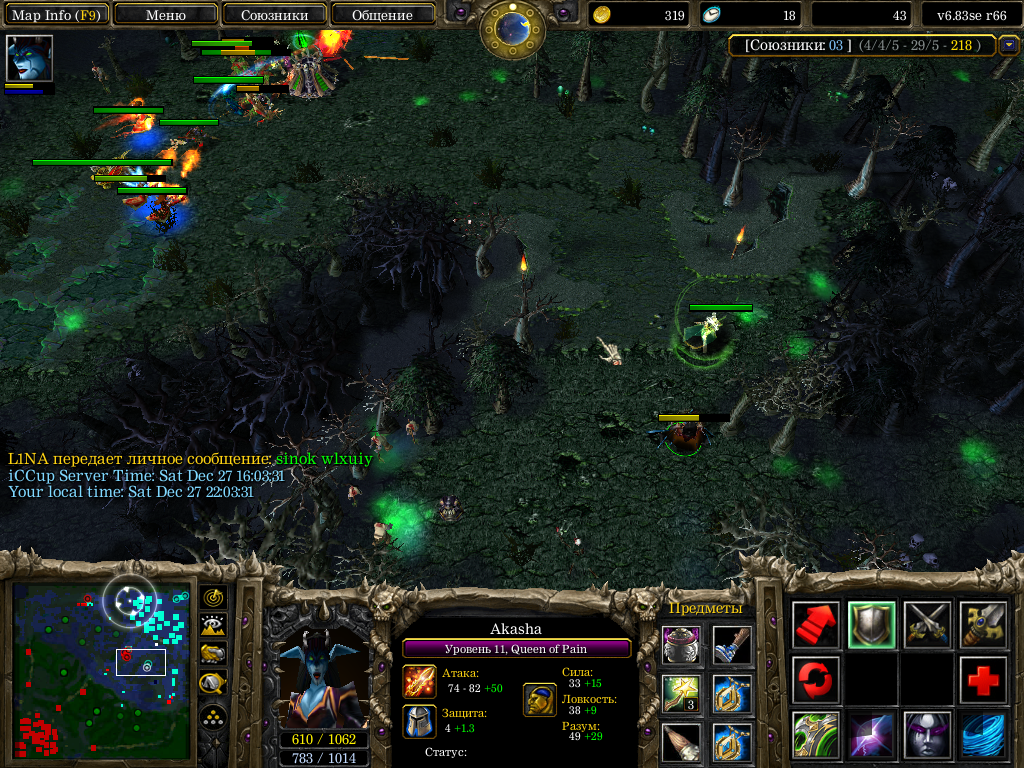Open the Меню button

point(166,15)
